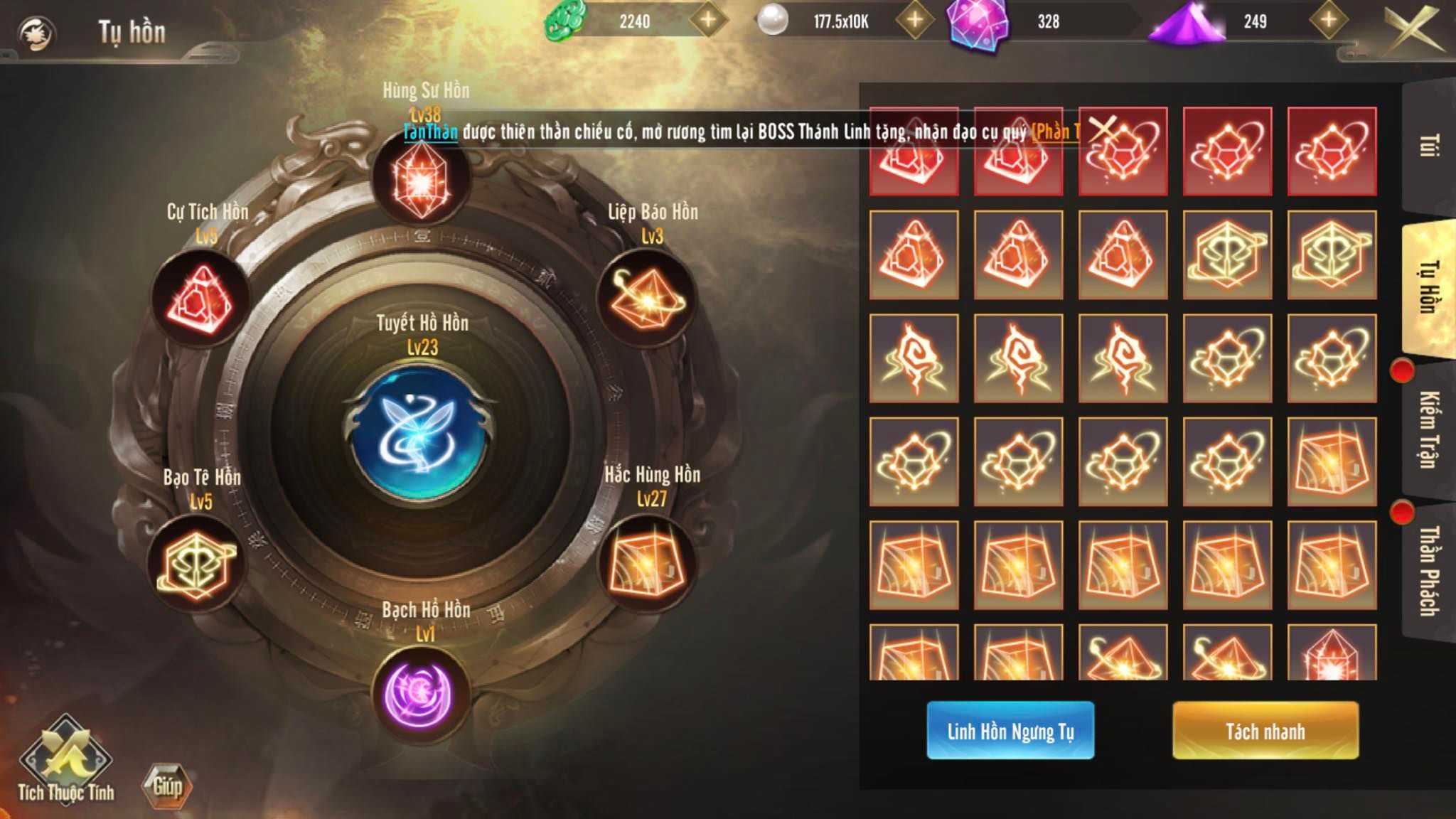Select the Liệp Báo Hồn soul slot
The image size is (1456, 819).
pyautogui.click(x=645, y=300)
